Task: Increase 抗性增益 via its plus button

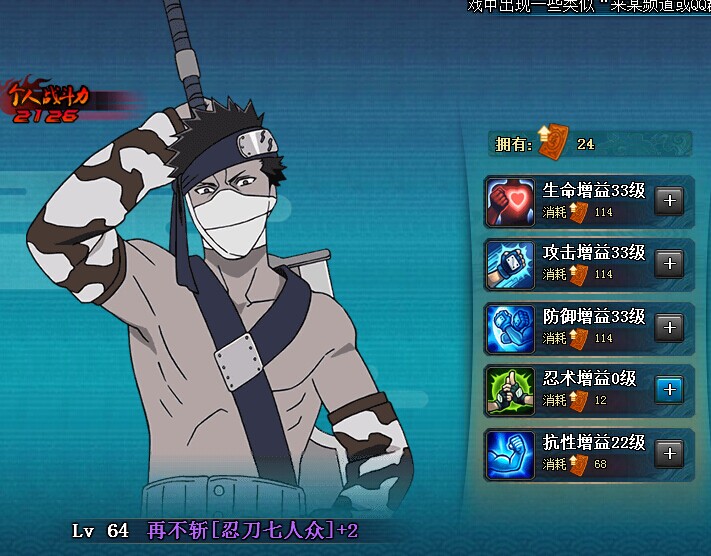Action: click(669, 453)
